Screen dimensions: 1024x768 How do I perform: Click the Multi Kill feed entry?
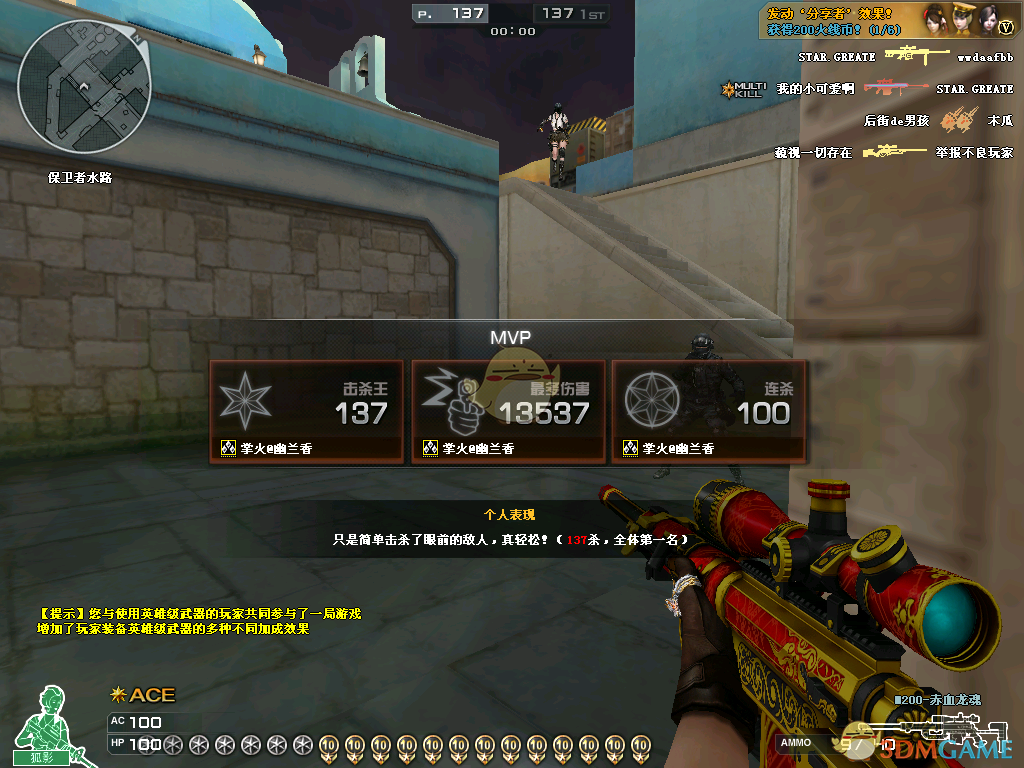(742, 89)
